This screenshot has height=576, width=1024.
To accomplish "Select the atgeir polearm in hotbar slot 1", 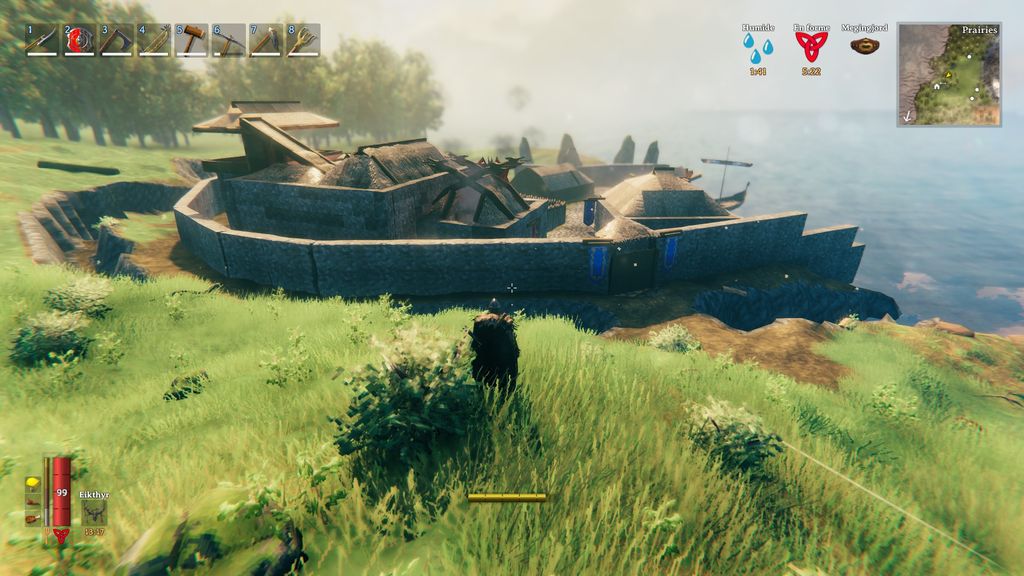I will [x=41, y=40].
